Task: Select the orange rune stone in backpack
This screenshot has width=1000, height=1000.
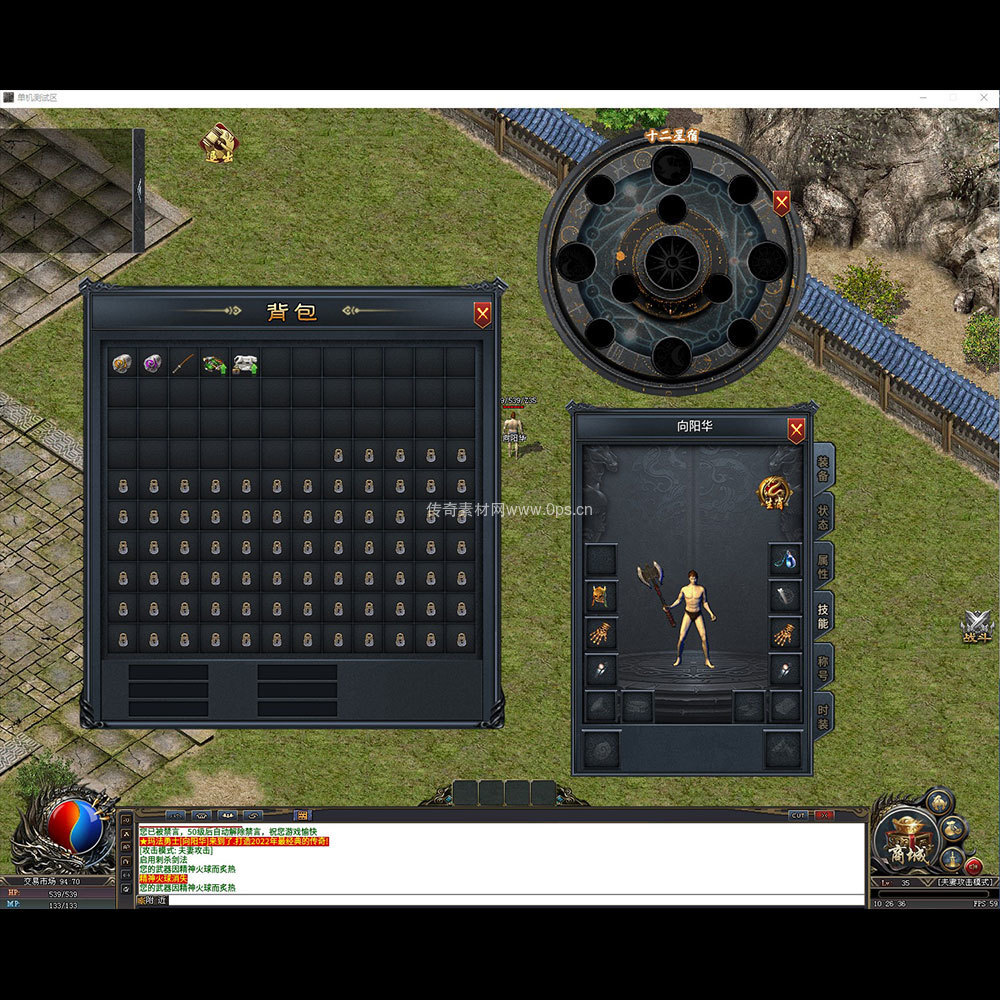Action: click(x=122, y=363)
